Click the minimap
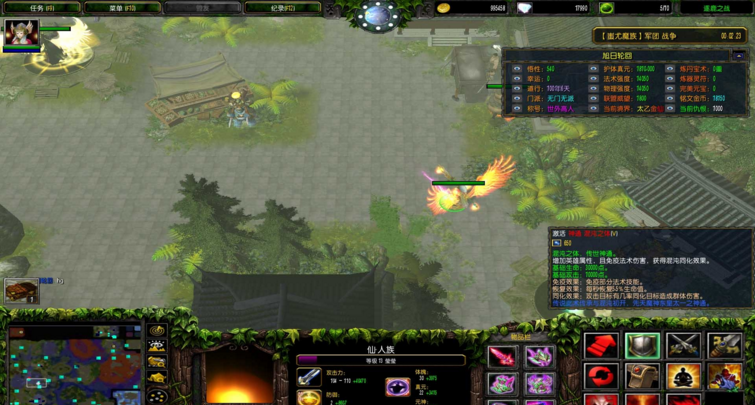 [75, 365]
